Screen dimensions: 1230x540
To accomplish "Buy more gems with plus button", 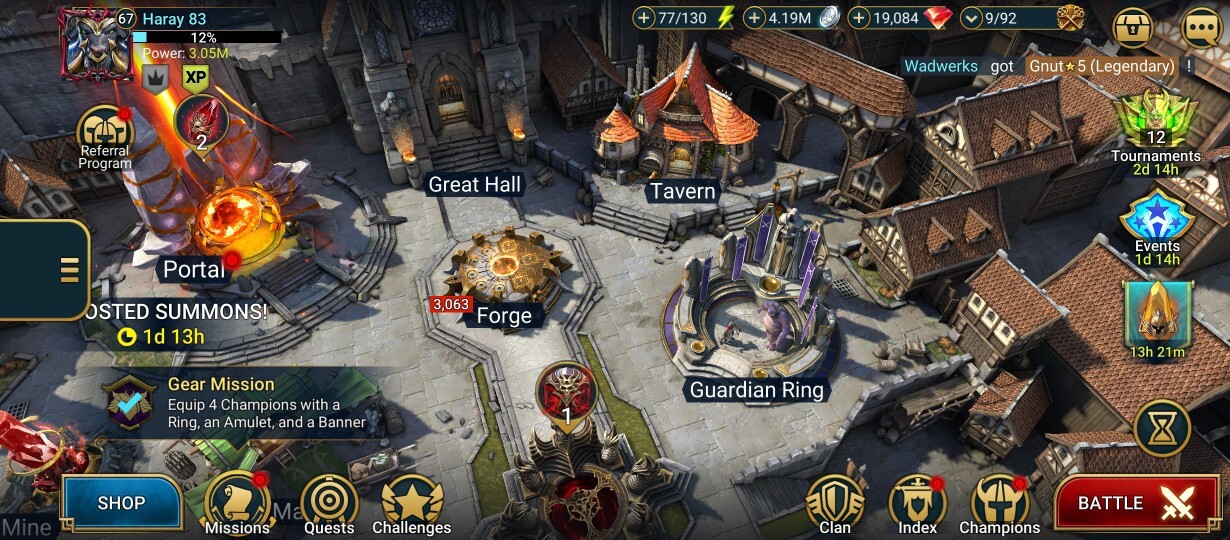I will click(x=858, y=18).
